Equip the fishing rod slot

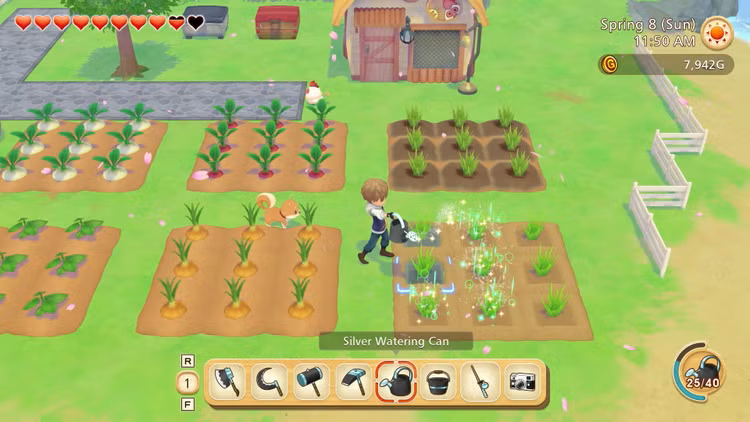tap(480, 381)
